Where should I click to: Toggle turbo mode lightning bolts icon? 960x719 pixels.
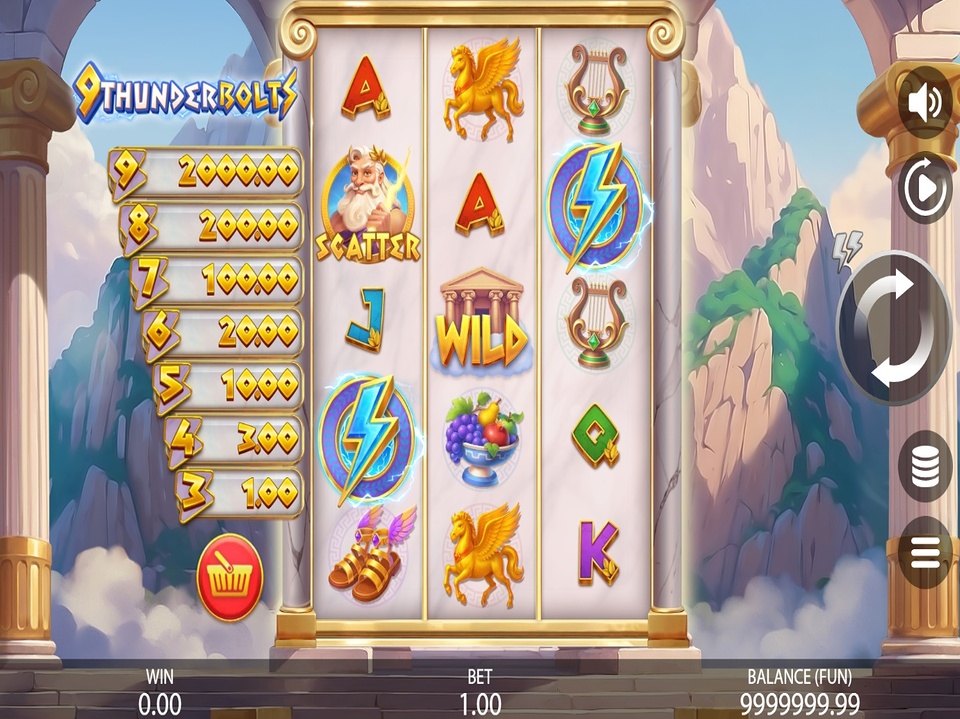[847, 251]
